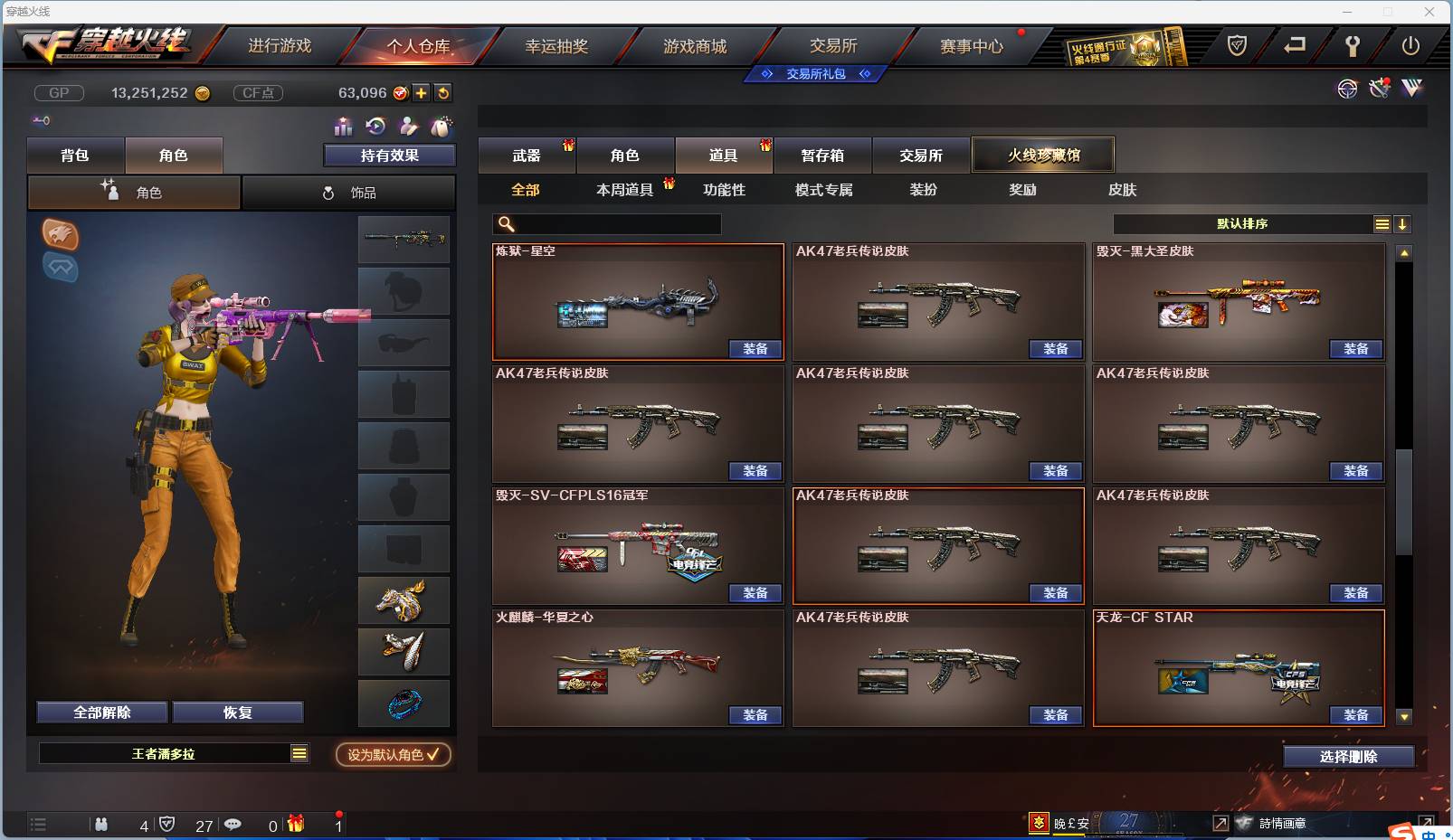Open the statistics bar-chart icon
The width and height of the screenshot is (1453, 840).
[x=342, y=127]
